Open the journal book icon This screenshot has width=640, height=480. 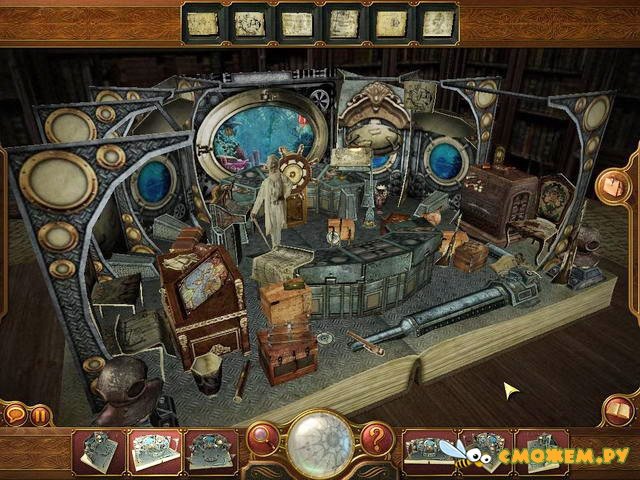(x=617, y=409)
